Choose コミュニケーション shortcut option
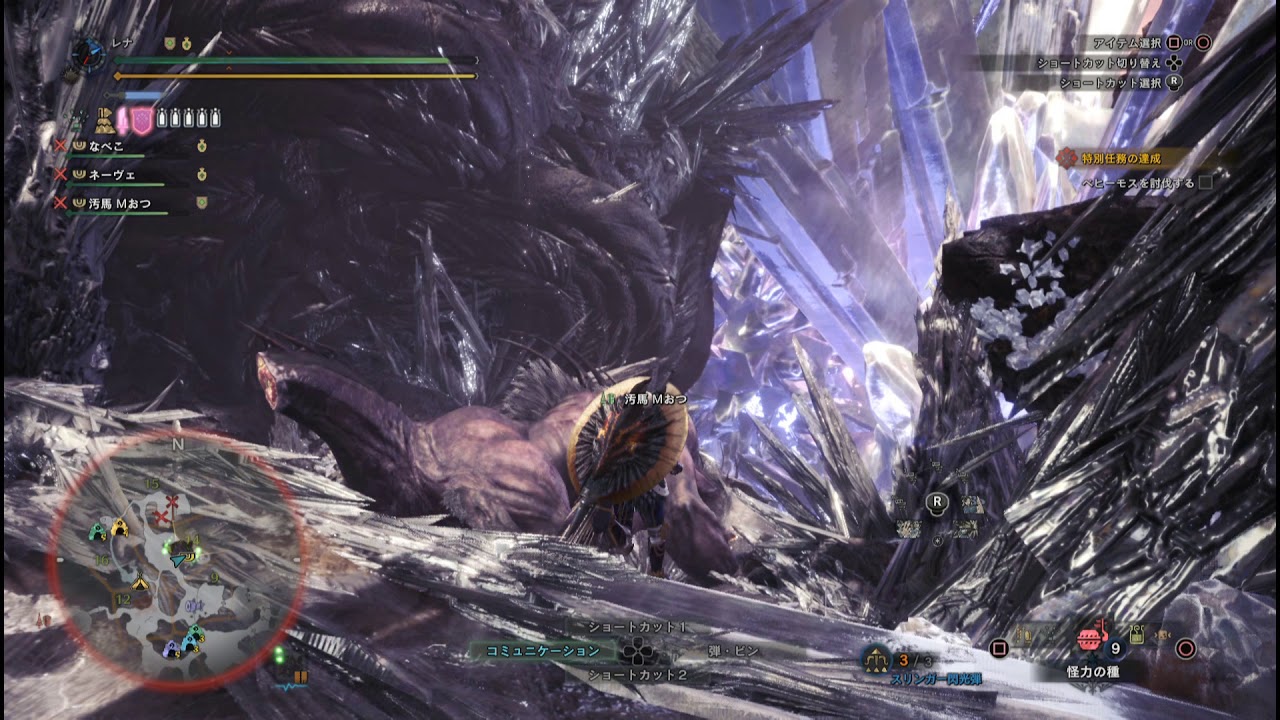The image size is (1280, 720). 543,651
